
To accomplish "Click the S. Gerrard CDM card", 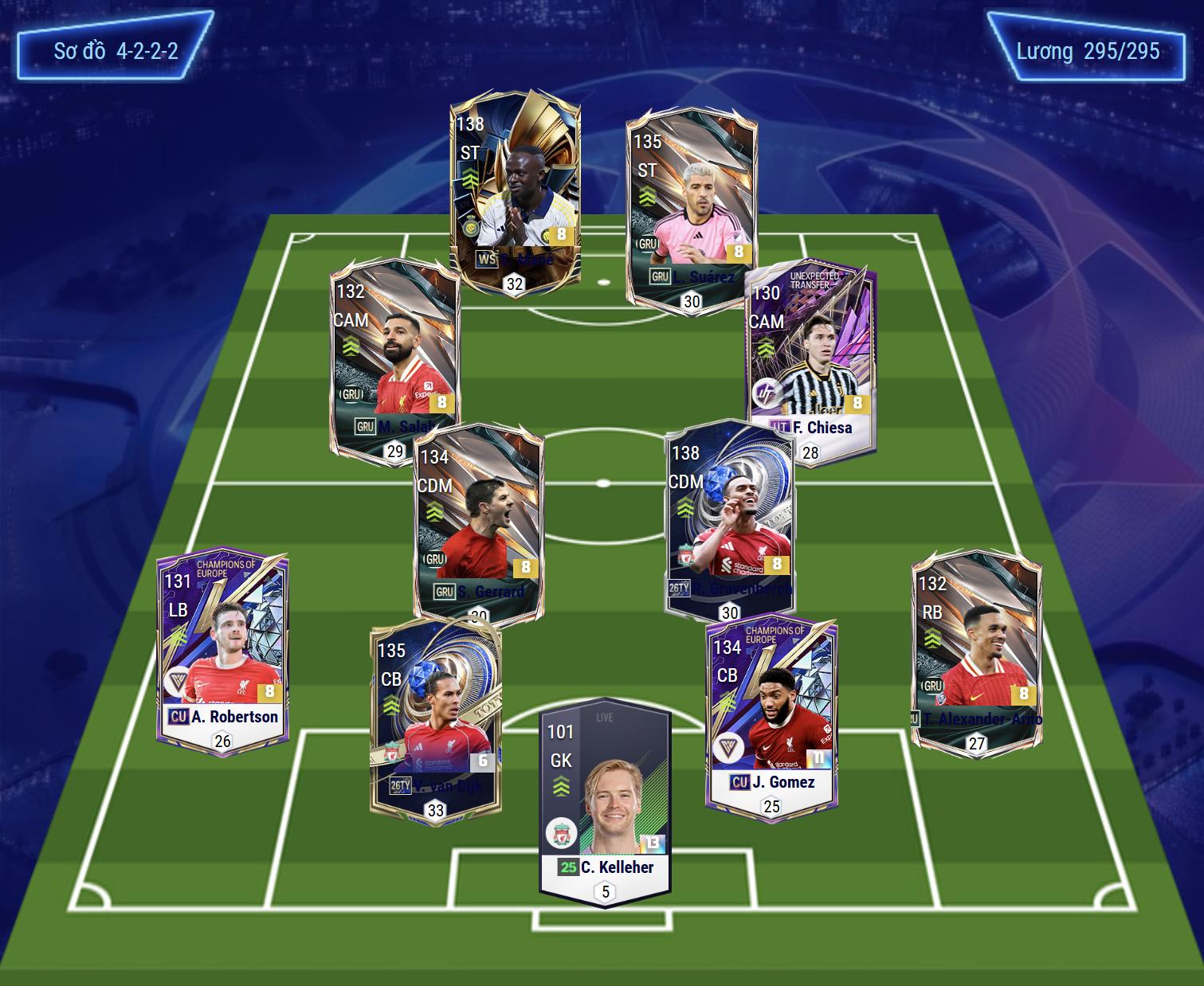I will (478, 522).
